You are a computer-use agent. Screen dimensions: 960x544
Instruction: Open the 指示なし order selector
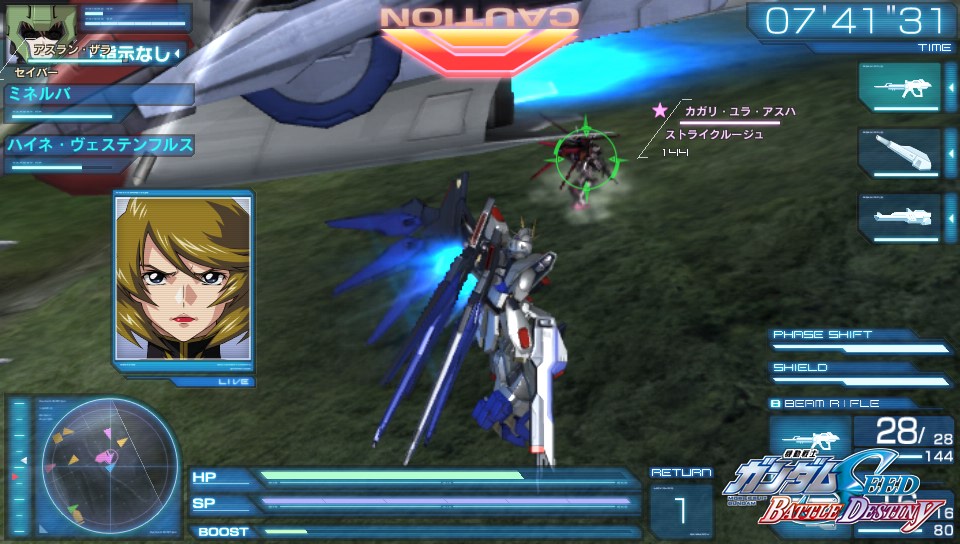142,52
